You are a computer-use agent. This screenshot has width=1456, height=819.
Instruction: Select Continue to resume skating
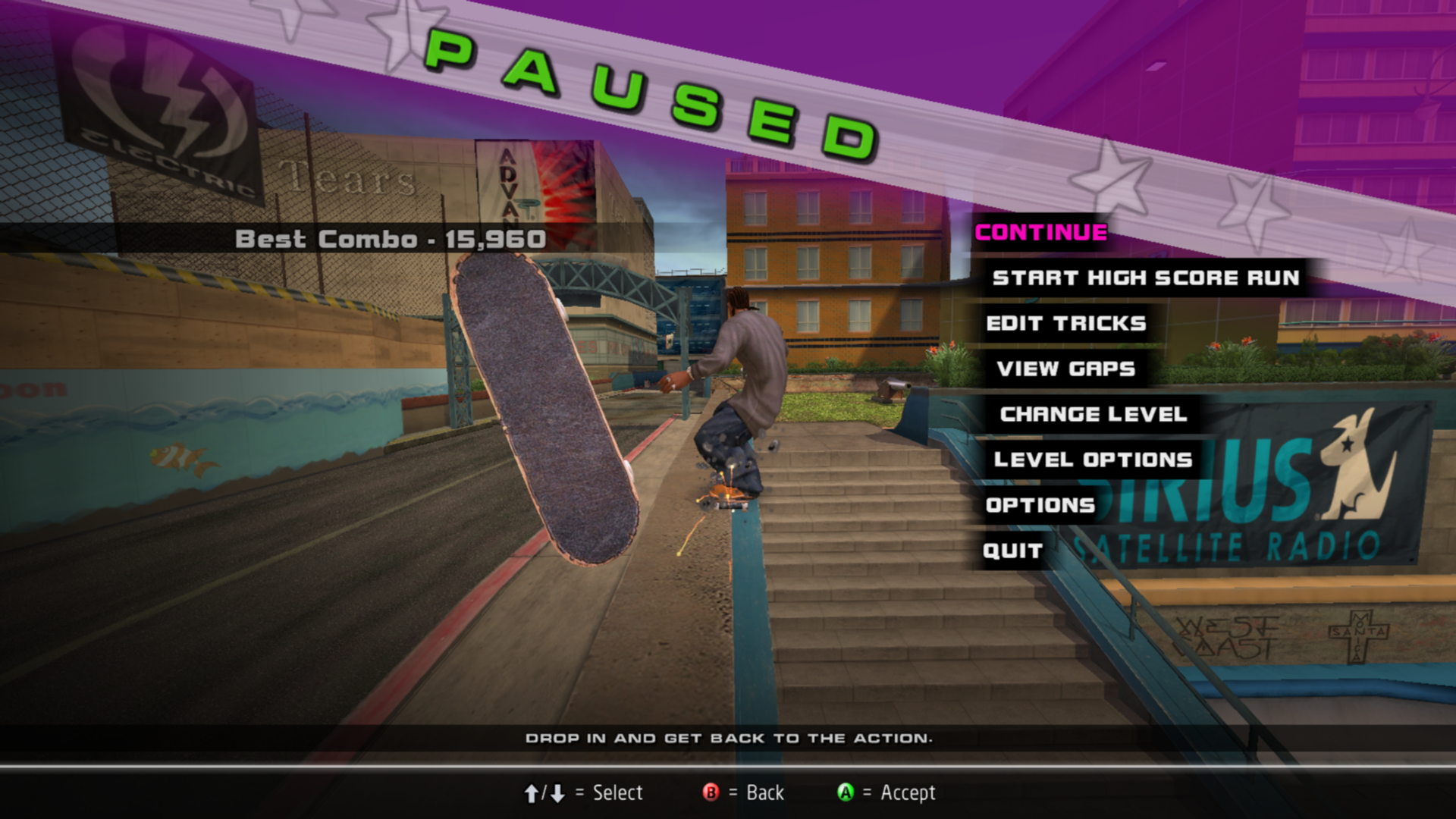(x=1040, y=233)
